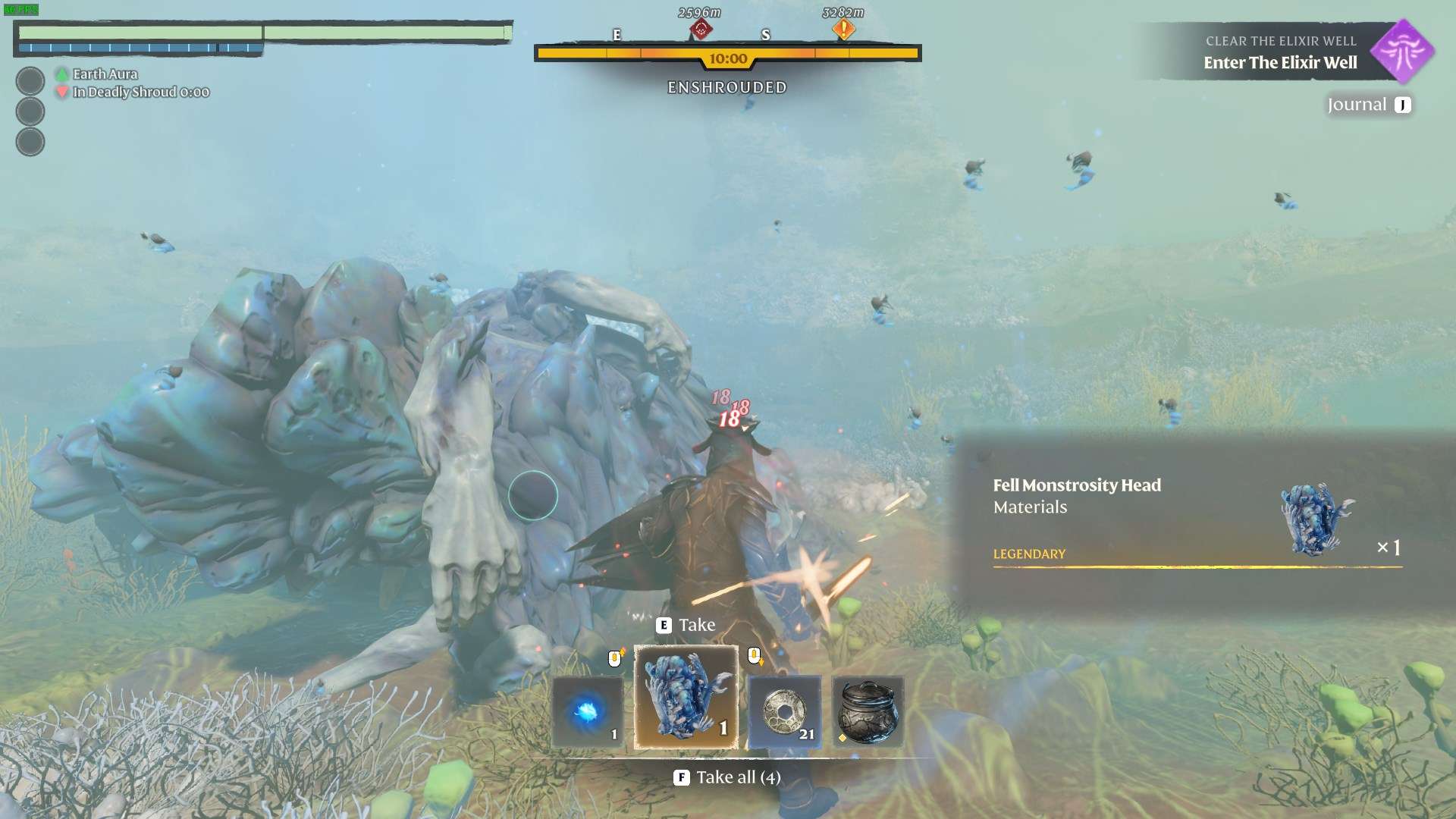The image size is (1456, 819).
Task: Select the Fell Monstrosity Head loot slot
Action: [x=686, y=697]
